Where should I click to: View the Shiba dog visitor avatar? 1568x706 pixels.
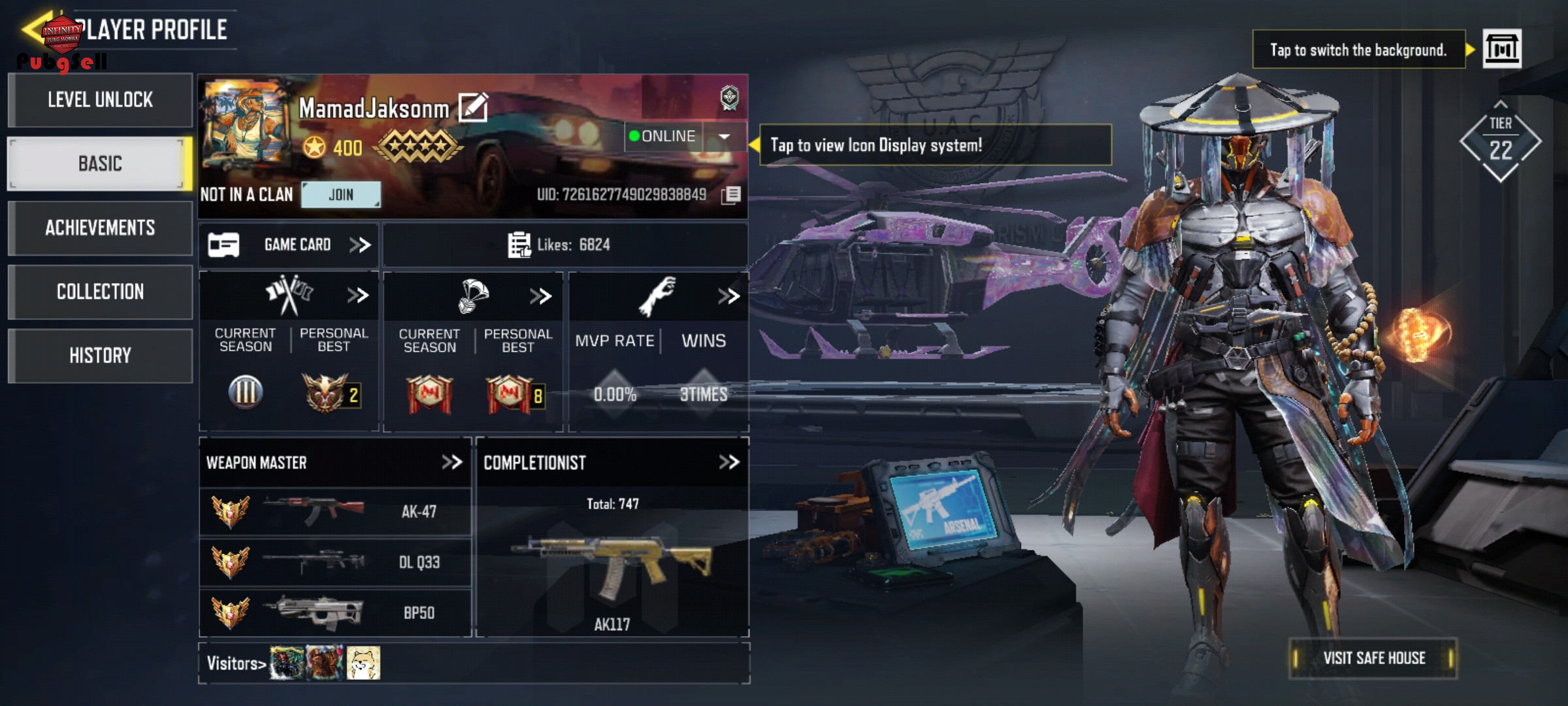pyautogui.click(x=363, y=663)
